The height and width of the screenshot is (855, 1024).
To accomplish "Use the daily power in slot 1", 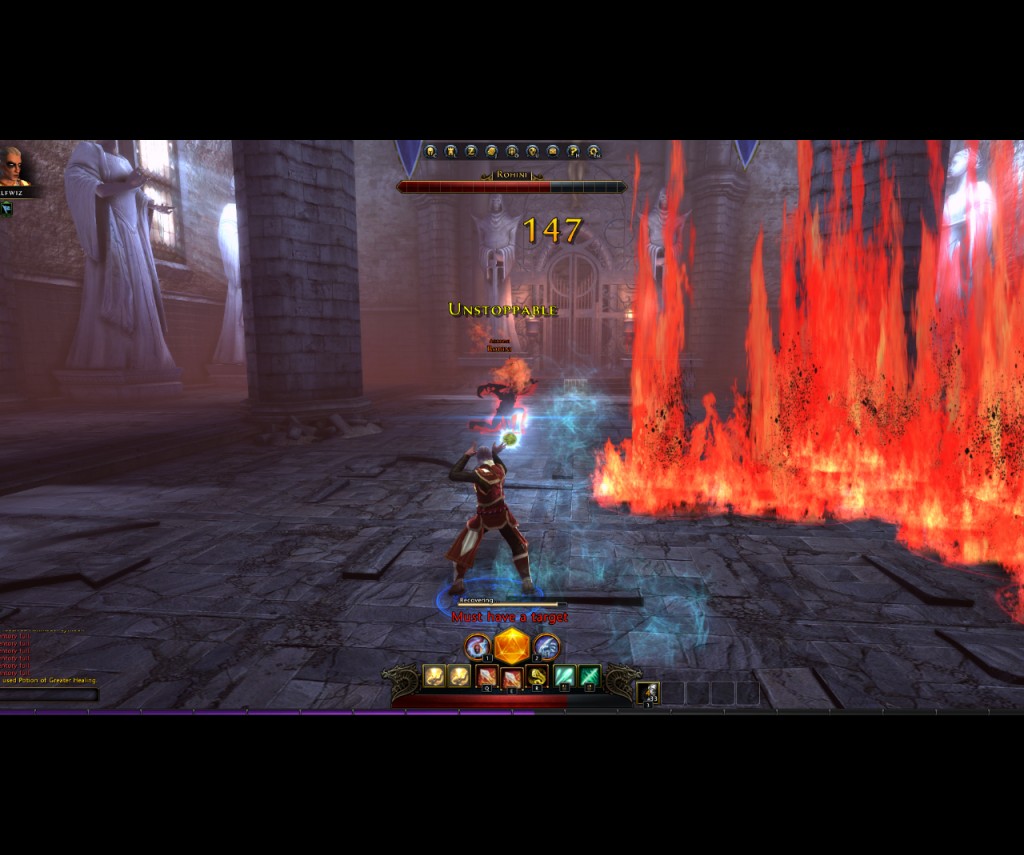I will click(478, 646).
